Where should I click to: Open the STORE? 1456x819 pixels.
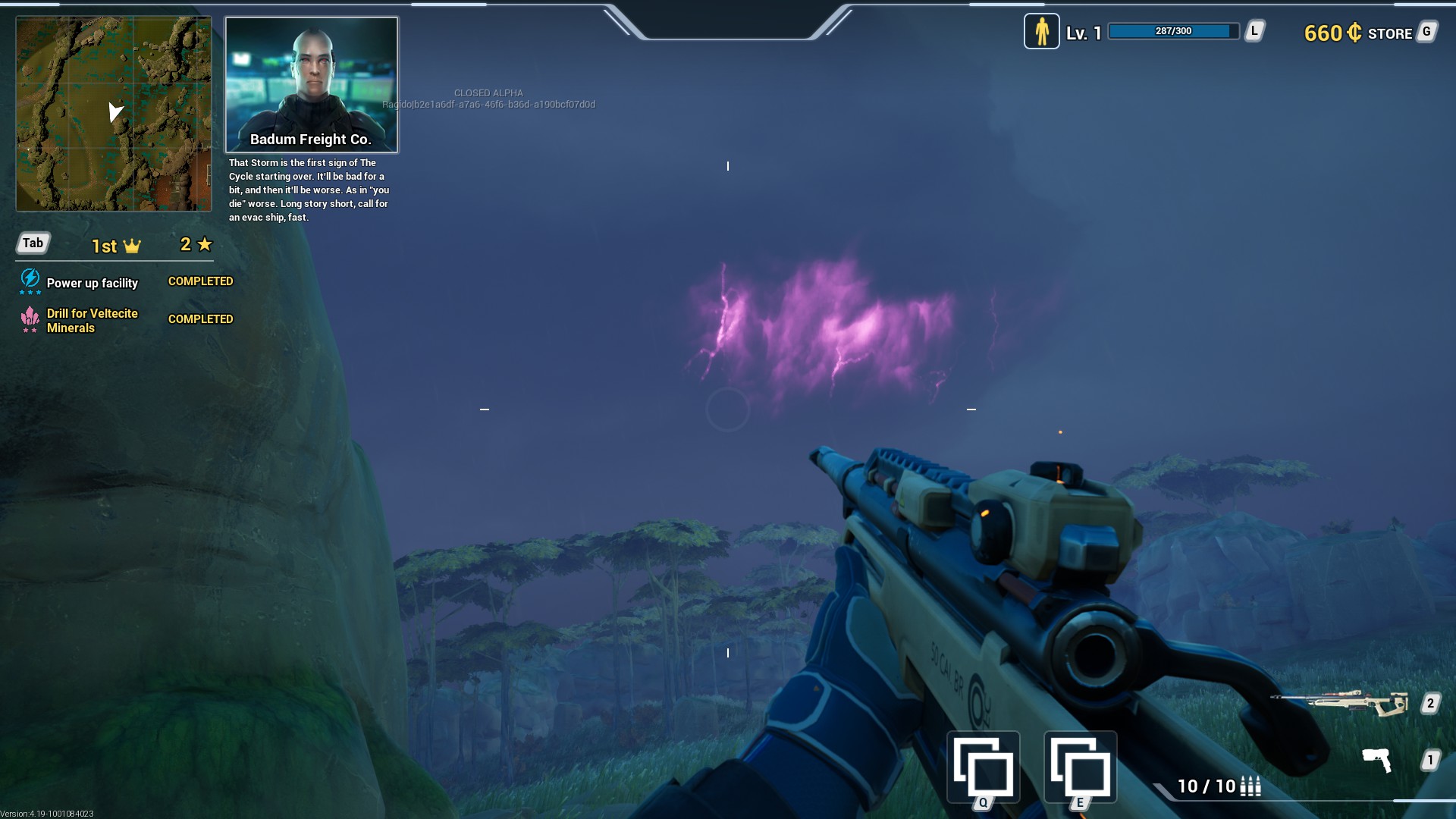click(1389, 33)
